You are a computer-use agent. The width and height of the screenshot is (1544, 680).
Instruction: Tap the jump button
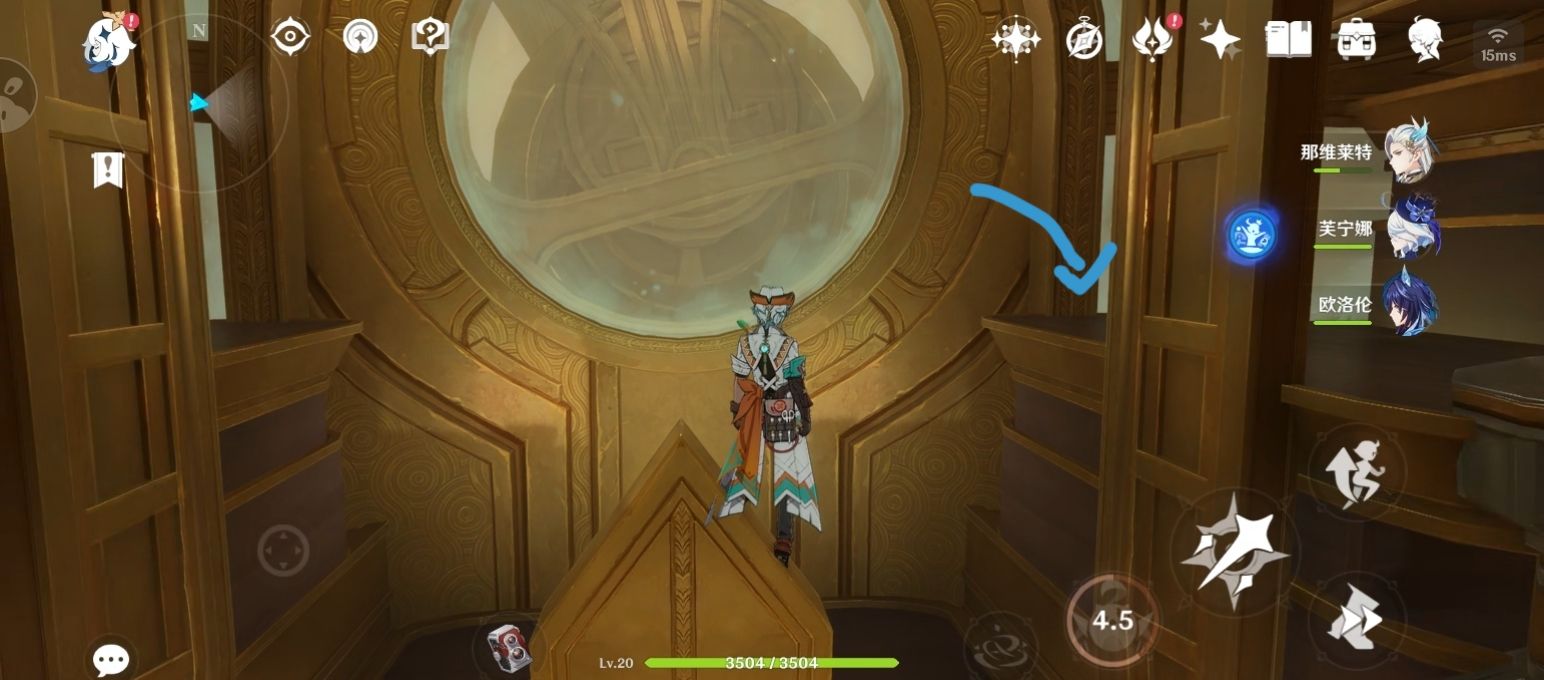tap(1355, 472)
